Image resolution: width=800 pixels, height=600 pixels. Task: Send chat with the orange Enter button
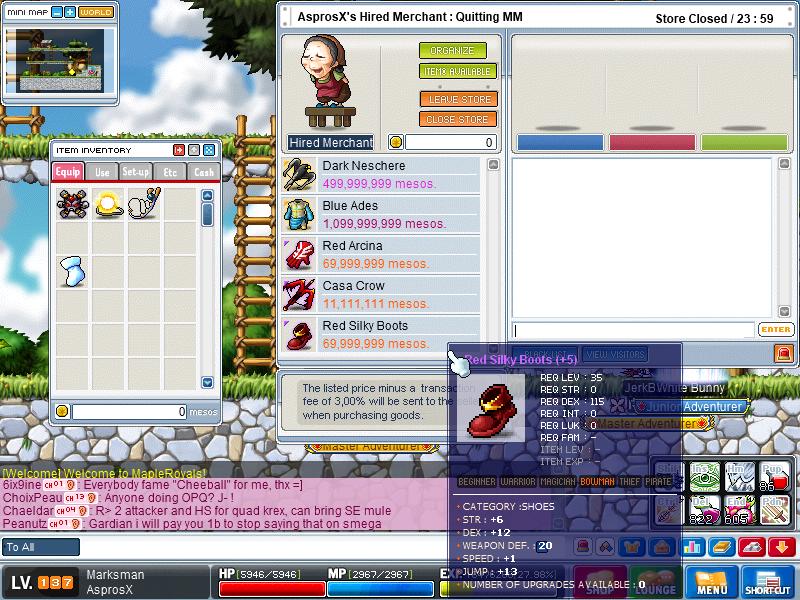click(x=776, y=330)
